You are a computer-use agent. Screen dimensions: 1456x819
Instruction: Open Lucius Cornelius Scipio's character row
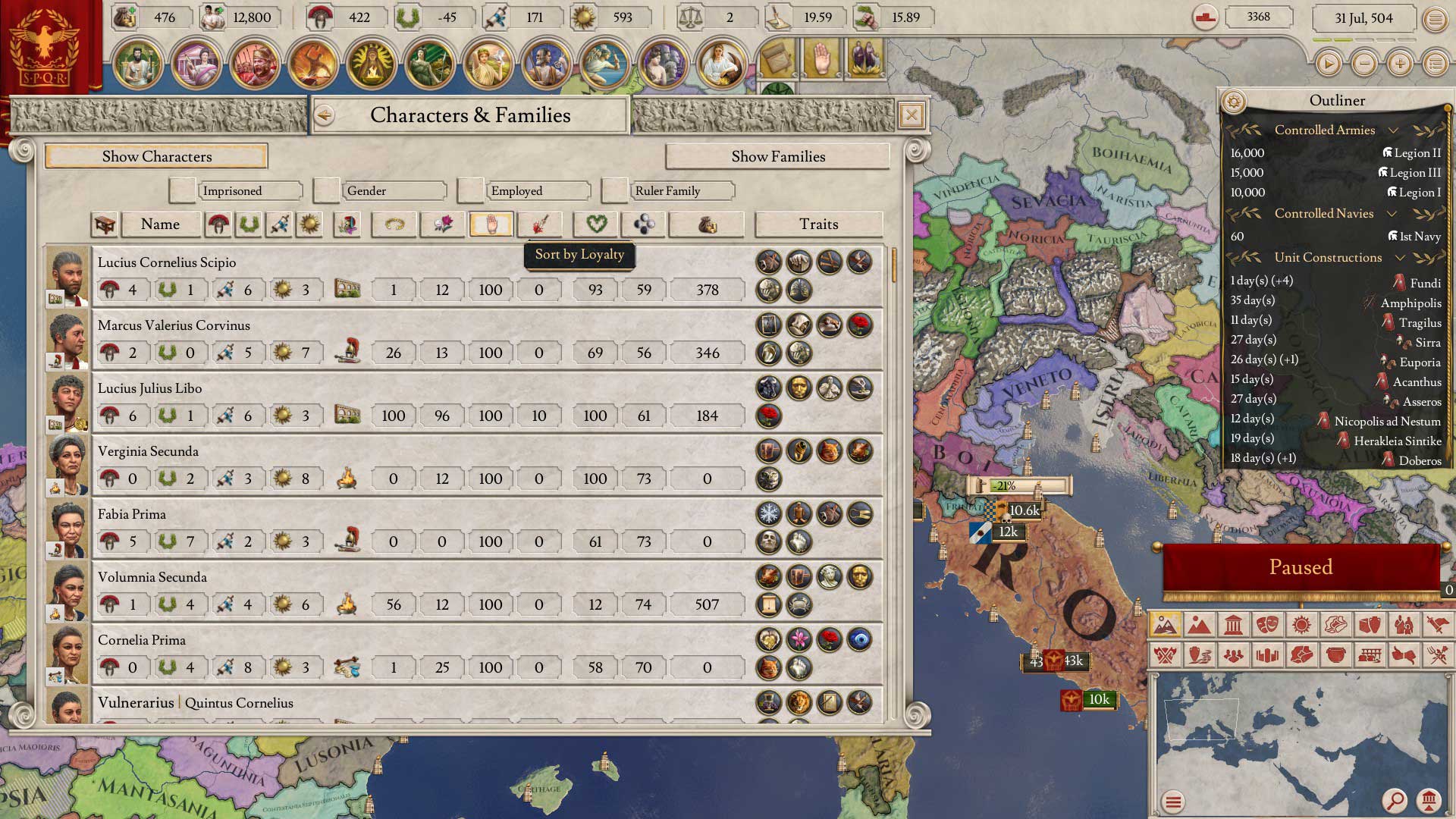coord(167,262)
